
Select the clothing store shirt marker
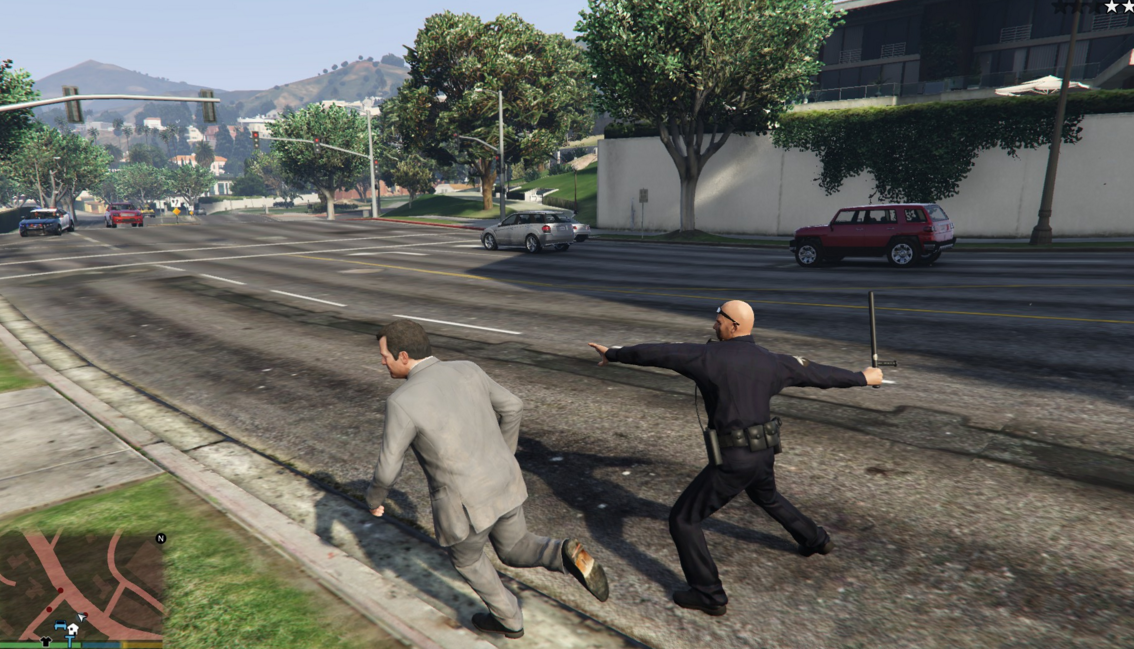[46, 640]
